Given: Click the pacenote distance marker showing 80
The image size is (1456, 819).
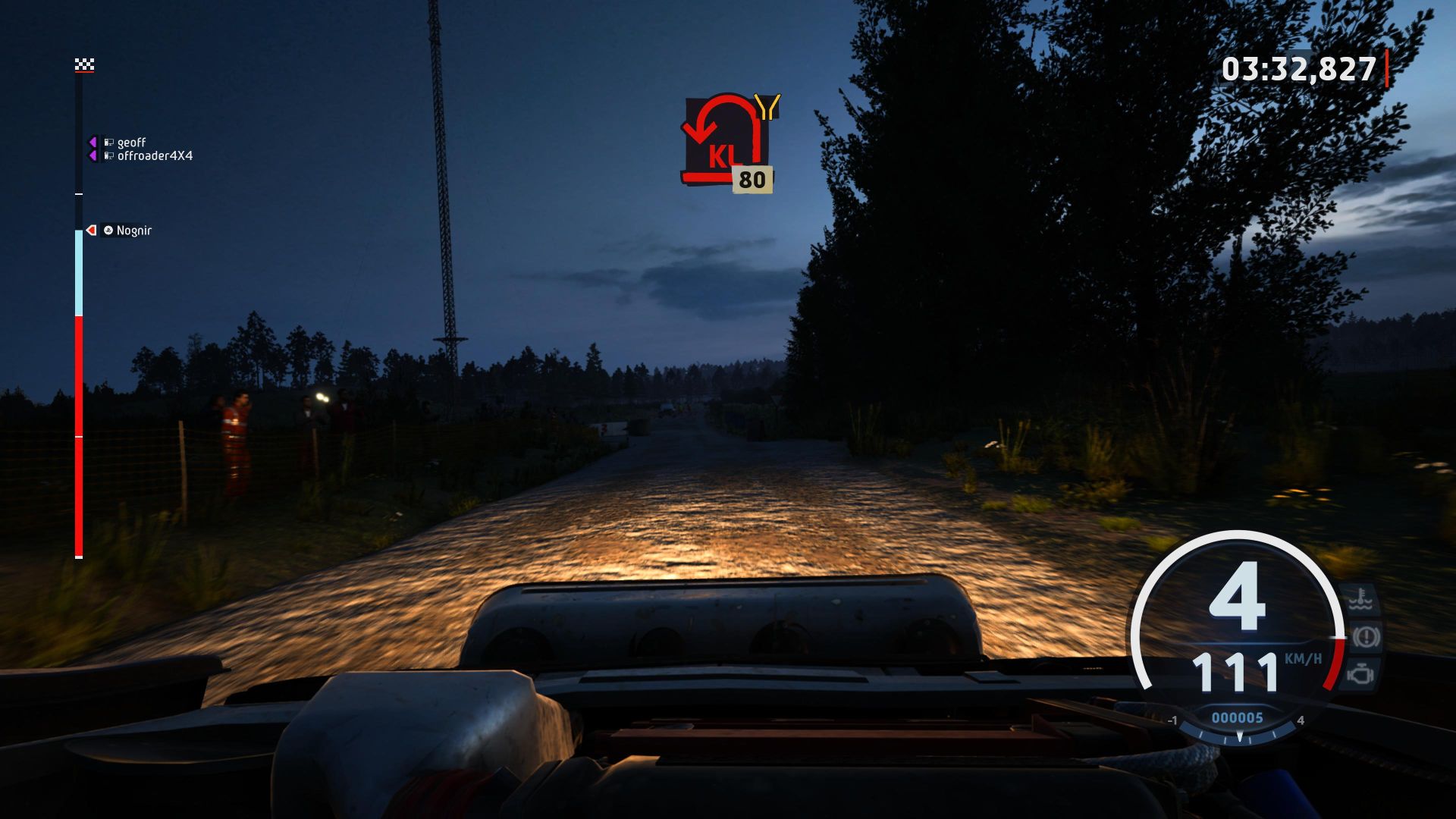Looking at the screenshot, I should [x=751, y=180].
